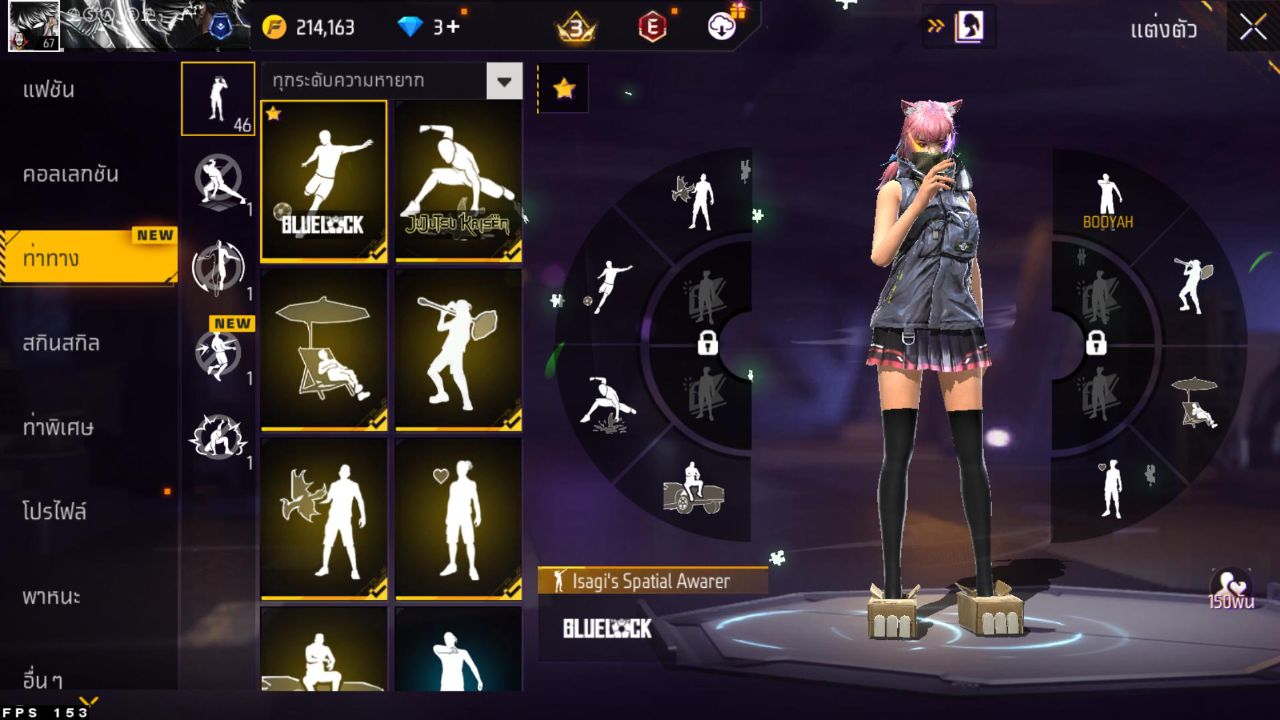
Task: Select the NEW labeled emote category filter
Action: (218, 350)
